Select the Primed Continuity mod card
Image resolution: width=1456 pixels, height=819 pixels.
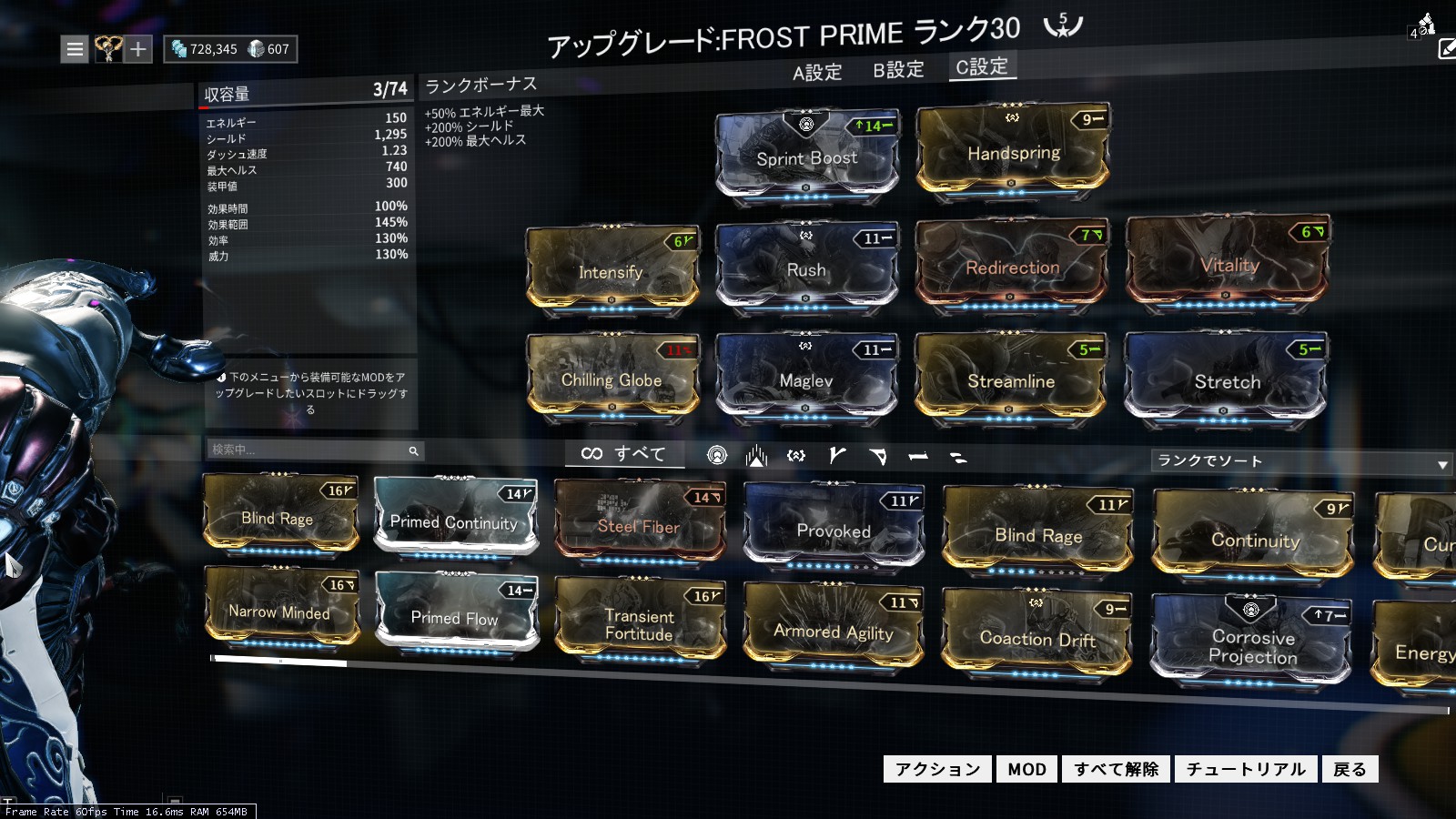pos(455,519)
